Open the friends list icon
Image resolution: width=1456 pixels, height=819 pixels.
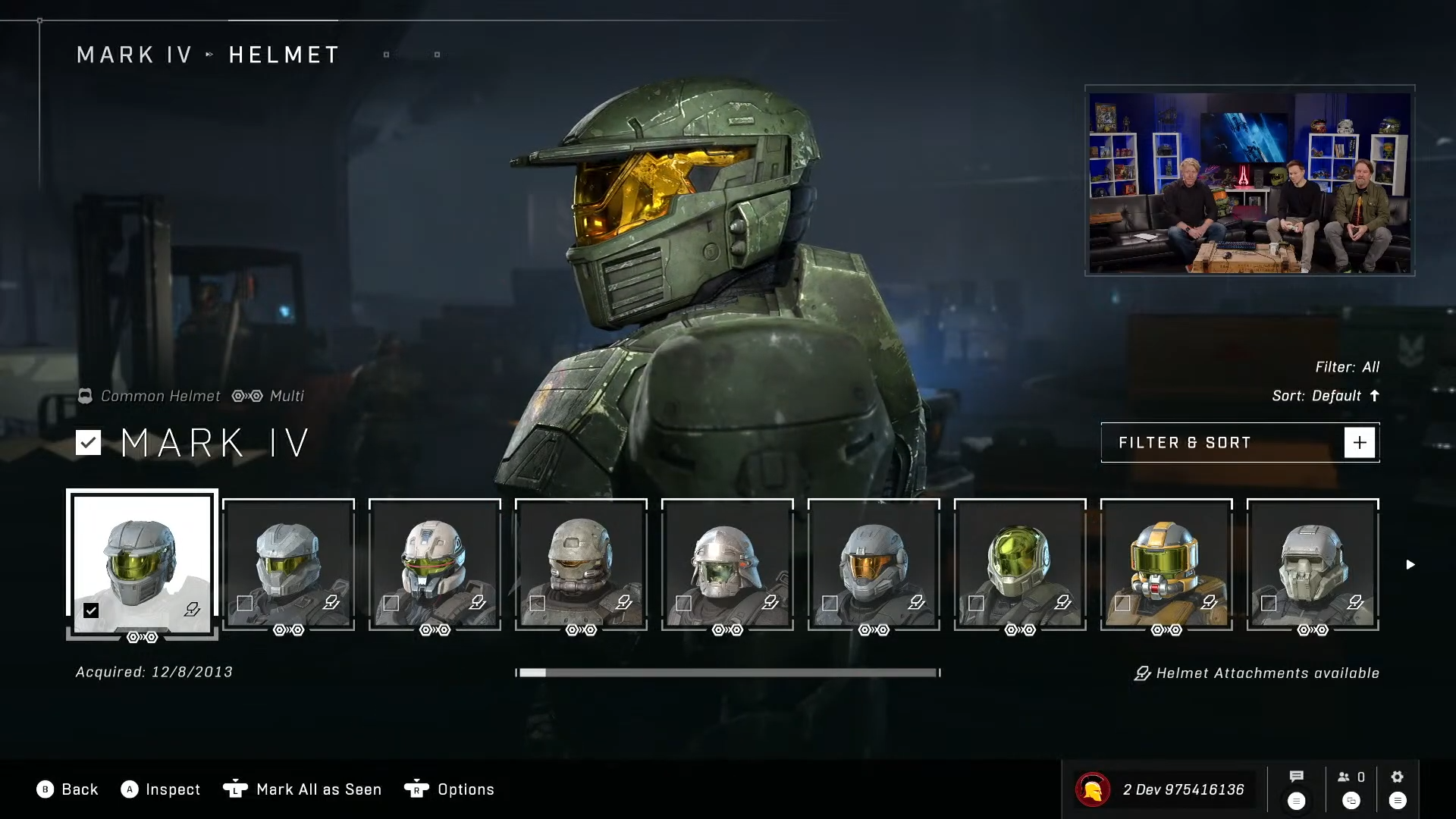(x=1351, y=777)
